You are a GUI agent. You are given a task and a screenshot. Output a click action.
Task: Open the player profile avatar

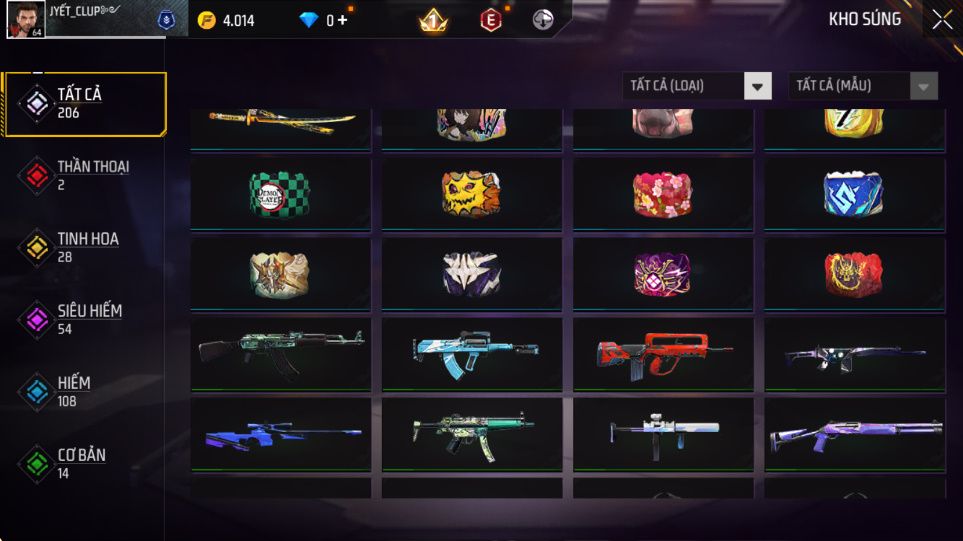pos(25,19)
